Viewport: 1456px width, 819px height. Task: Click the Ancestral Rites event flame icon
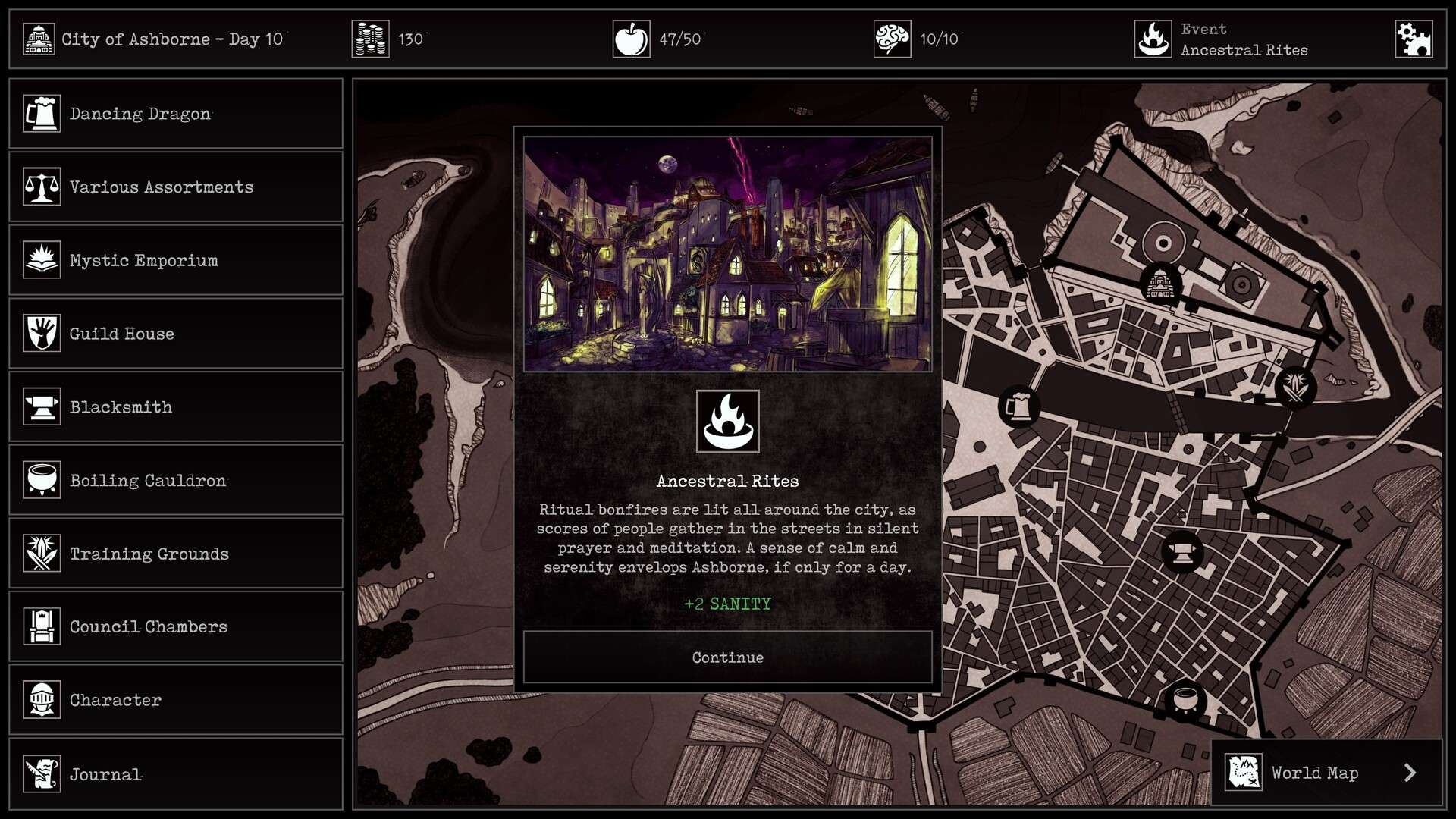[1153, 39]
